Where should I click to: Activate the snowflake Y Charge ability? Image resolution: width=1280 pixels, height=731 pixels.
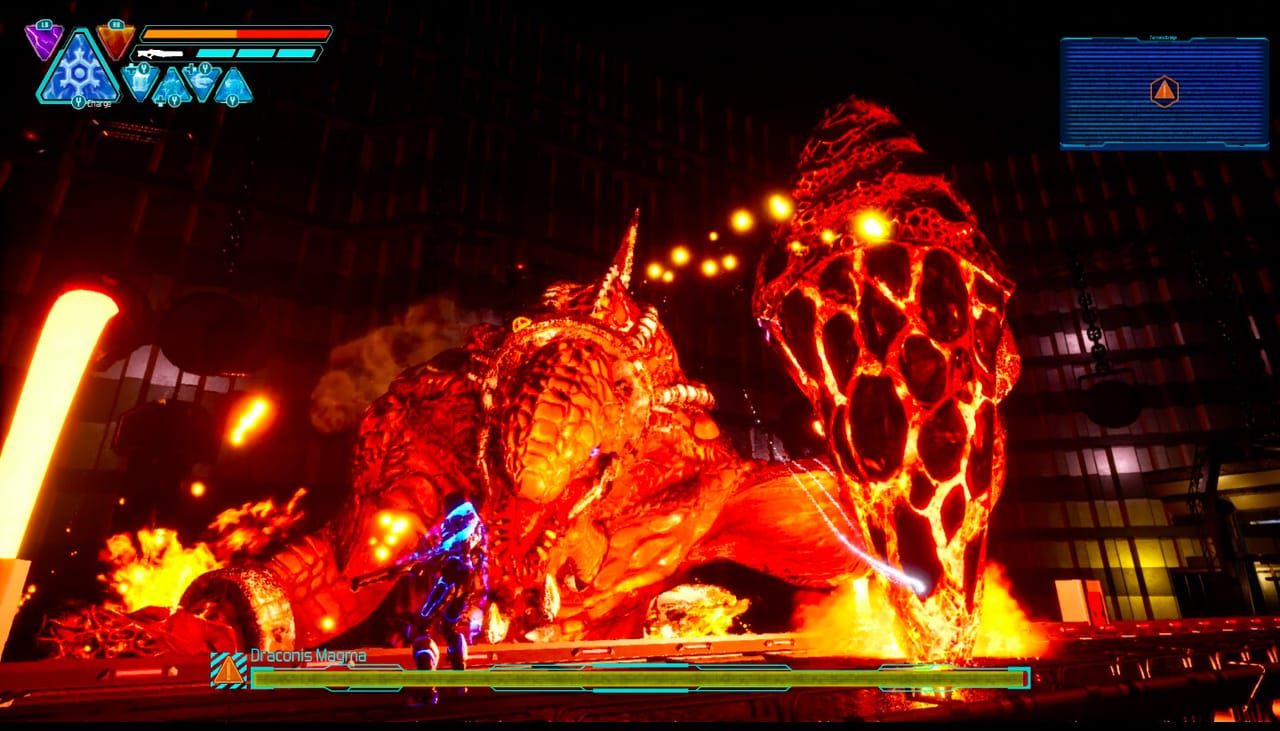point(78,74)
